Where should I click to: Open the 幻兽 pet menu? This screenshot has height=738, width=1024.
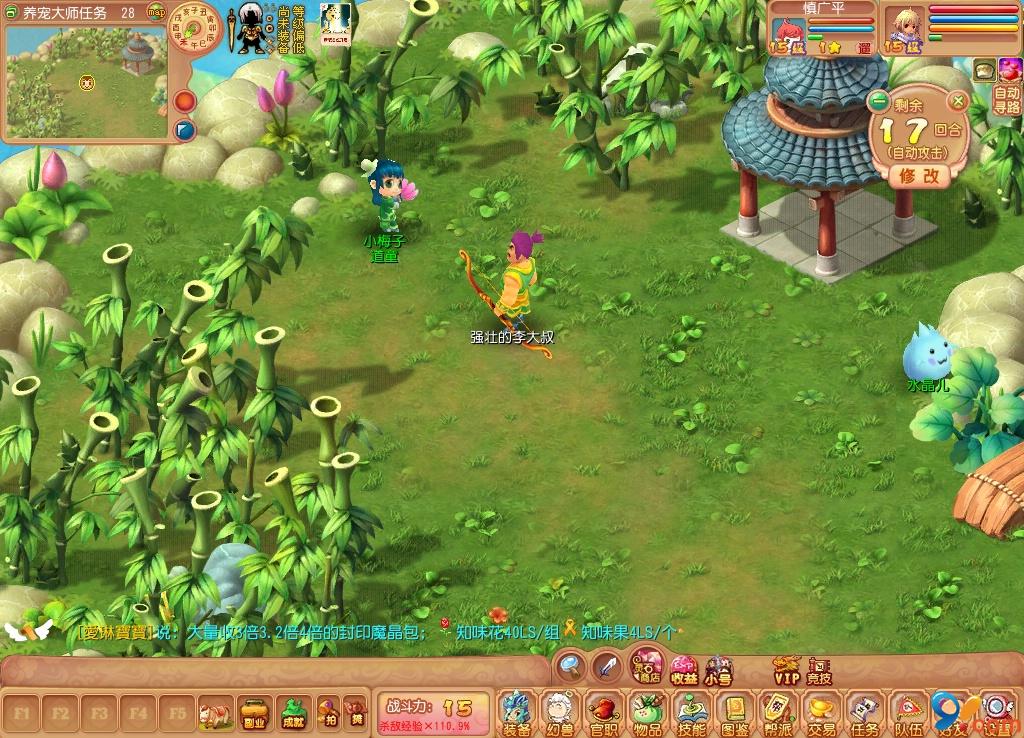point(559,712)
